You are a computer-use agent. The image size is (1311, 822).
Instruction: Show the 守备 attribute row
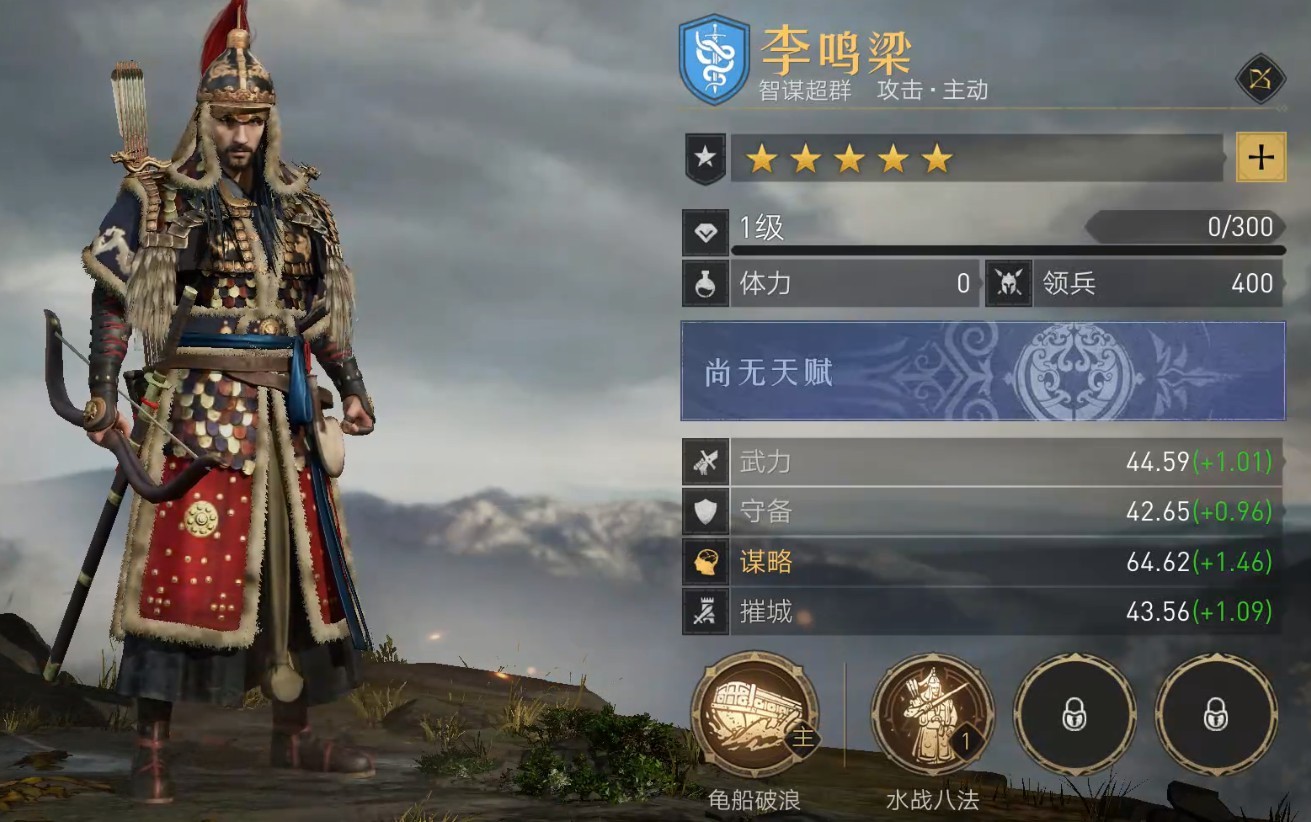tap(983, 512)
